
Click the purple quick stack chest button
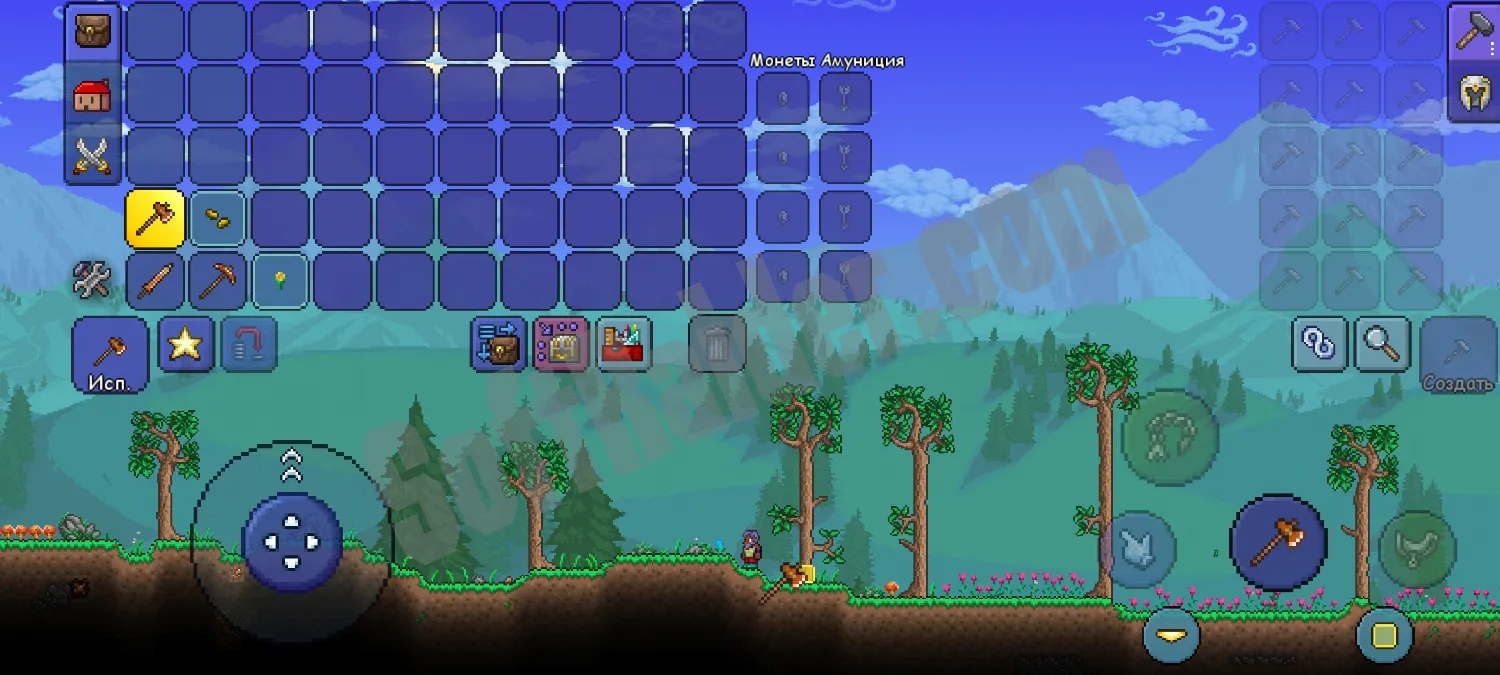click(561, 344)
